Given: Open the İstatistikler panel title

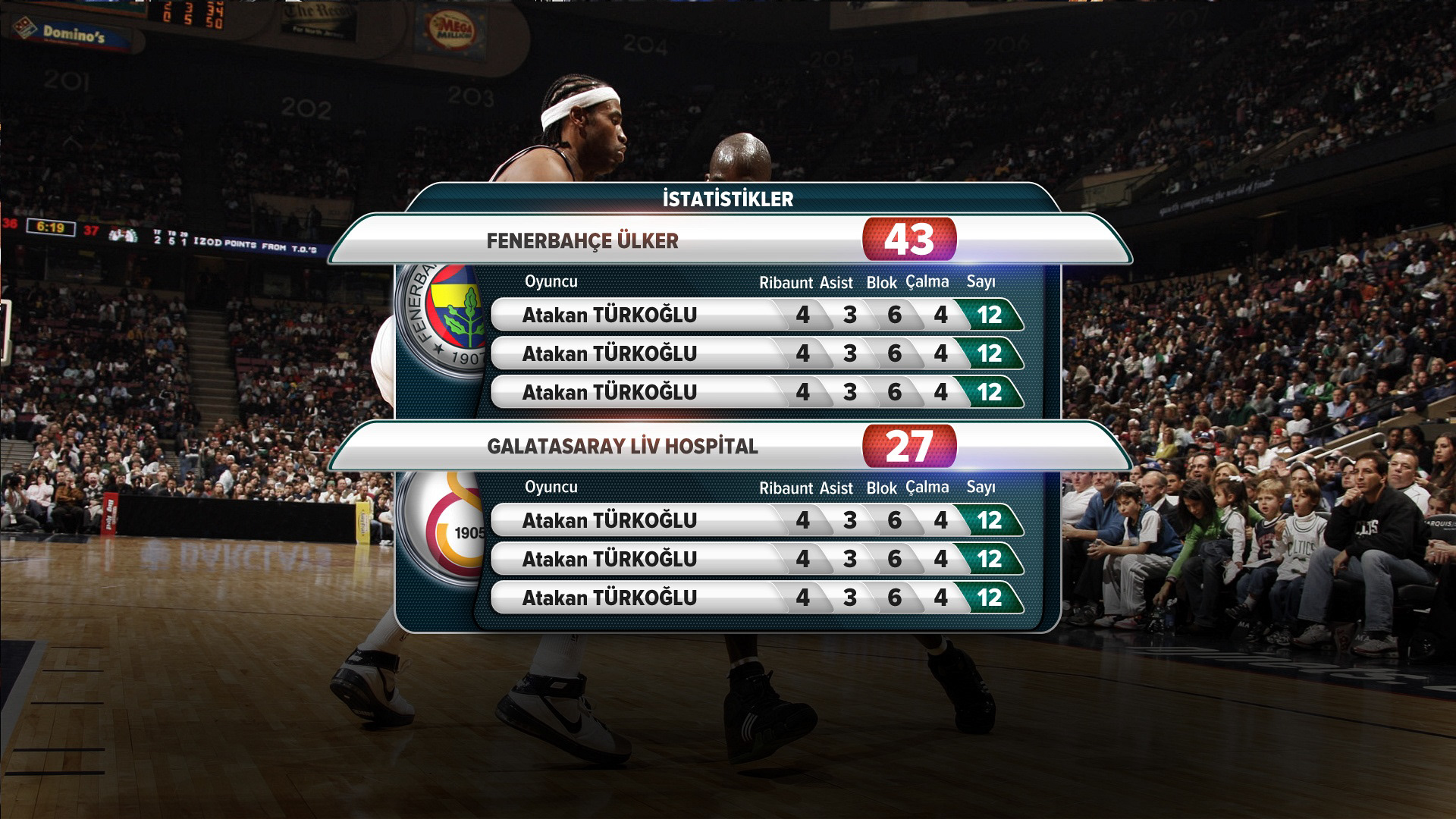Looking at the screenshot, I should pyautogui.click(x=728, y=199).
